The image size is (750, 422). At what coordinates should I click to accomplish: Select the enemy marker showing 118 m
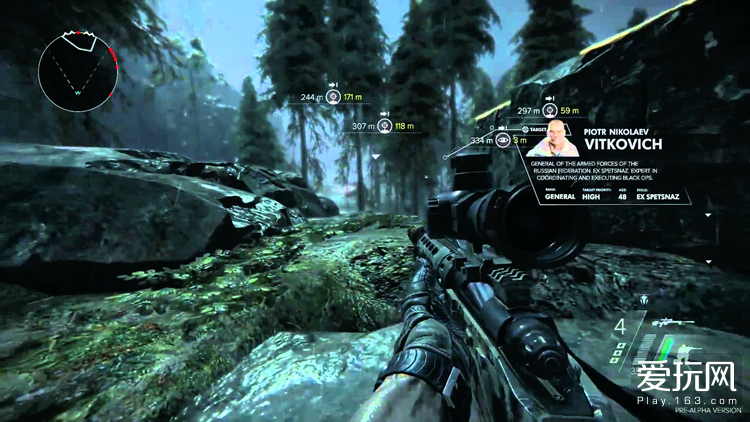pyautogui.click(x=385, y=126)
